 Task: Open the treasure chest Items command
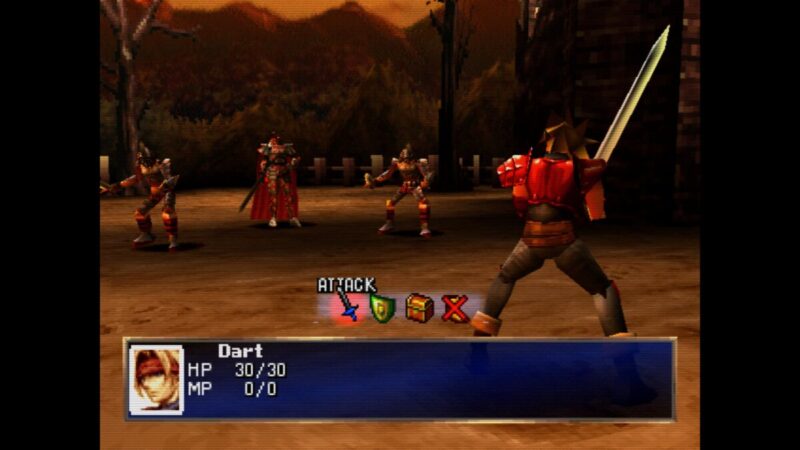(x=419, y=308)
